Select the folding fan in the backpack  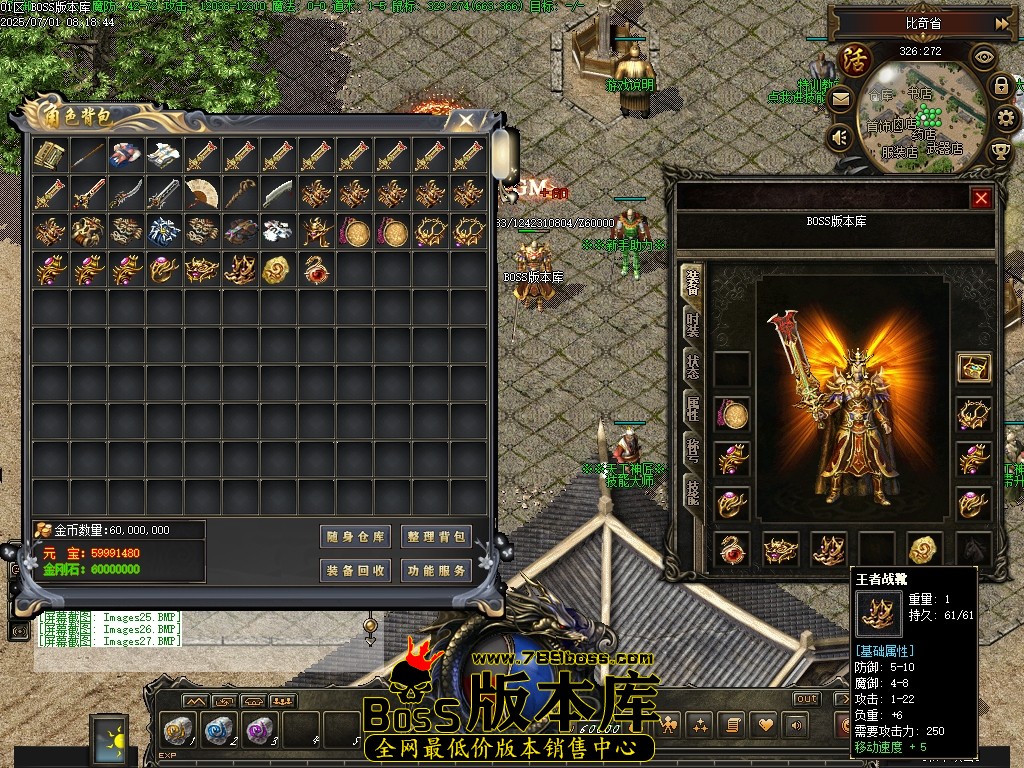pos(202,193)
